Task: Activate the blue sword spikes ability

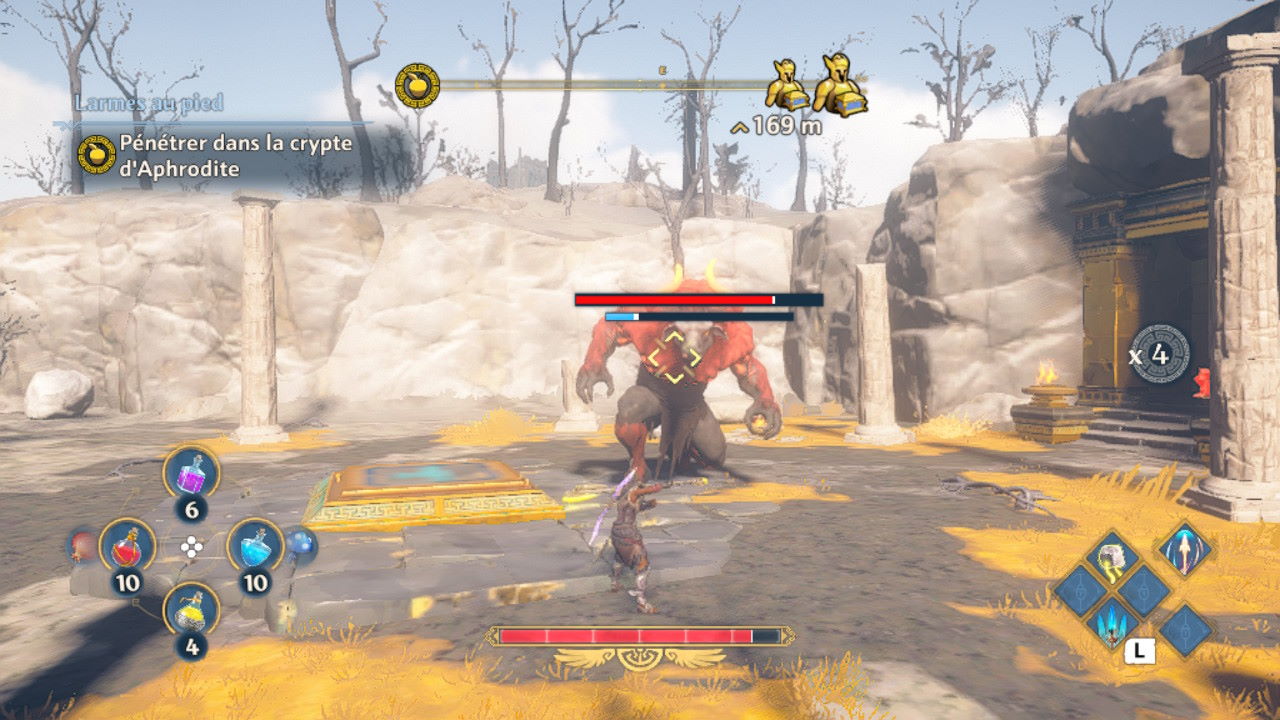Action: coord(1111,623)
